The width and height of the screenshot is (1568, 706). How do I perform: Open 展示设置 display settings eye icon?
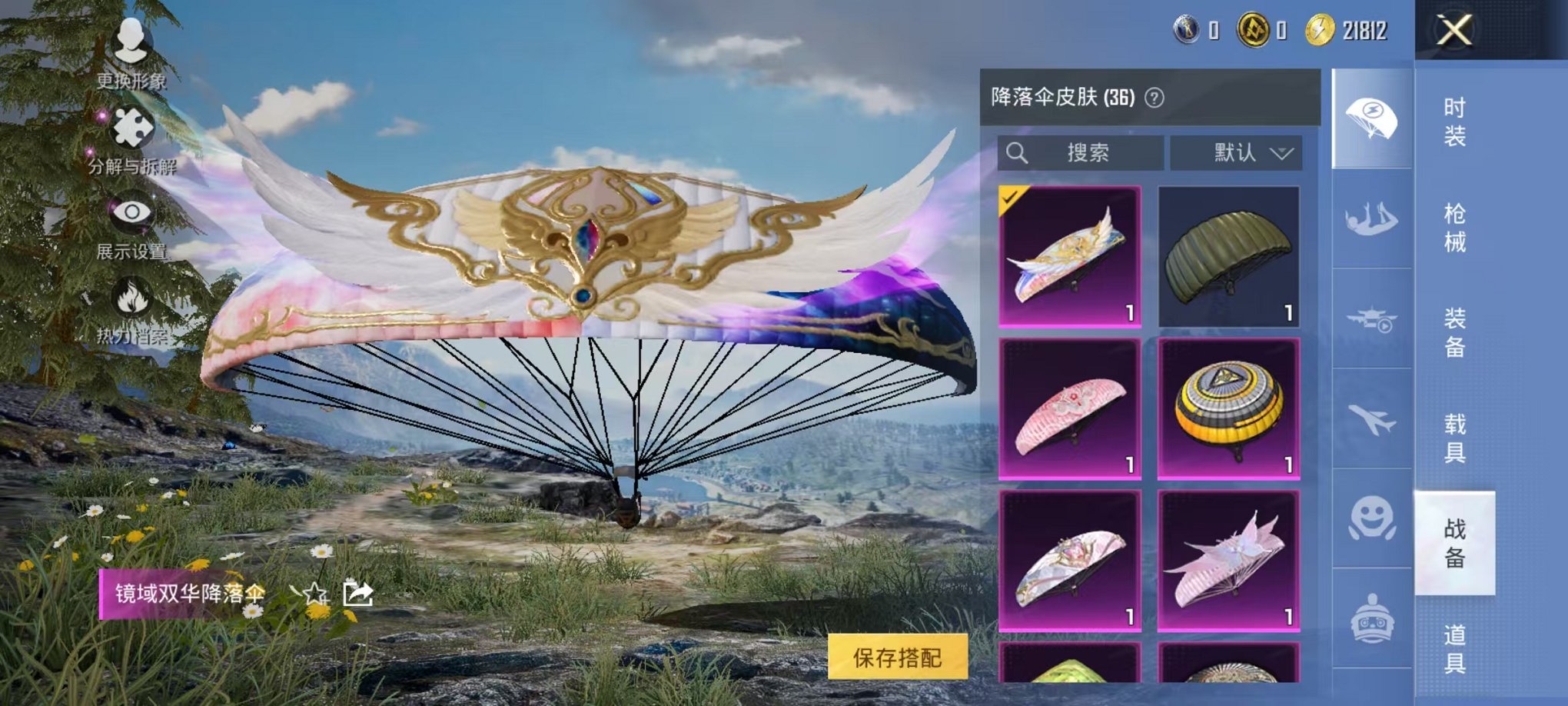(132, 209)
